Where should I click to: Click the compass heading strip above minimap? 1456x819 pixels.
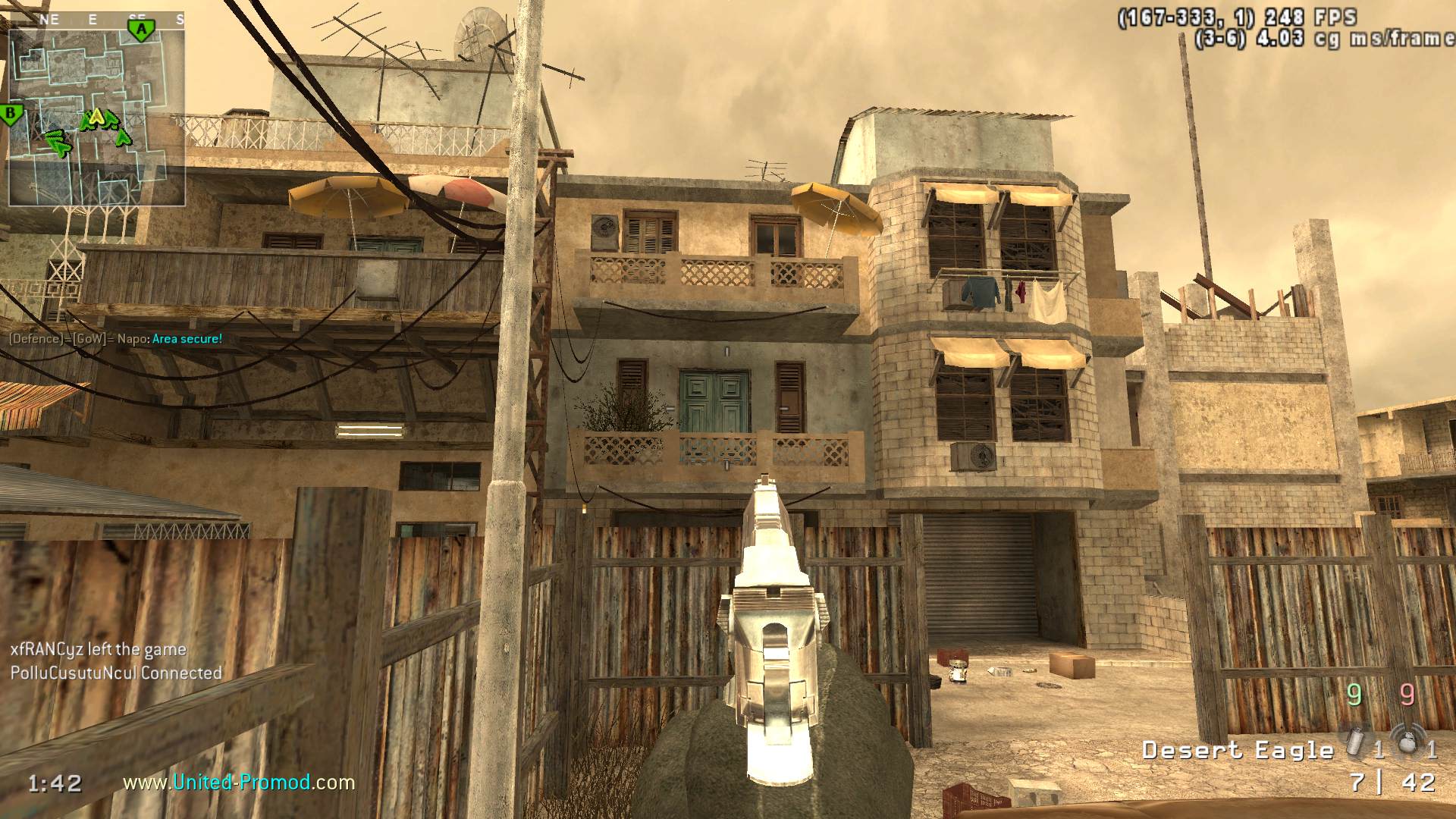[x=97, y=20]
